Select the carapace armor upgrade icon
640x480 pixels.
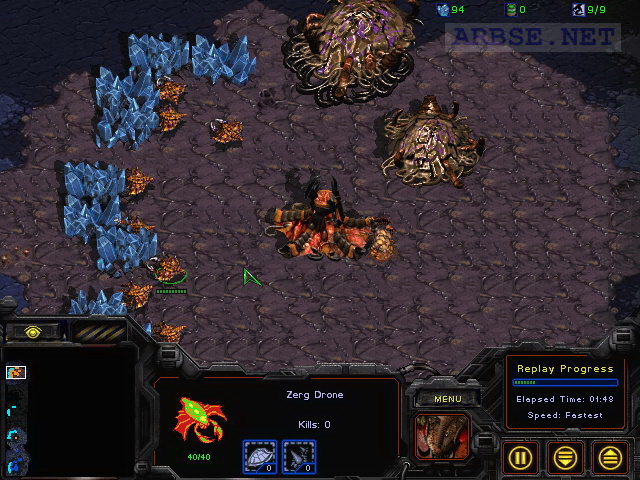(x=259, y=457)
